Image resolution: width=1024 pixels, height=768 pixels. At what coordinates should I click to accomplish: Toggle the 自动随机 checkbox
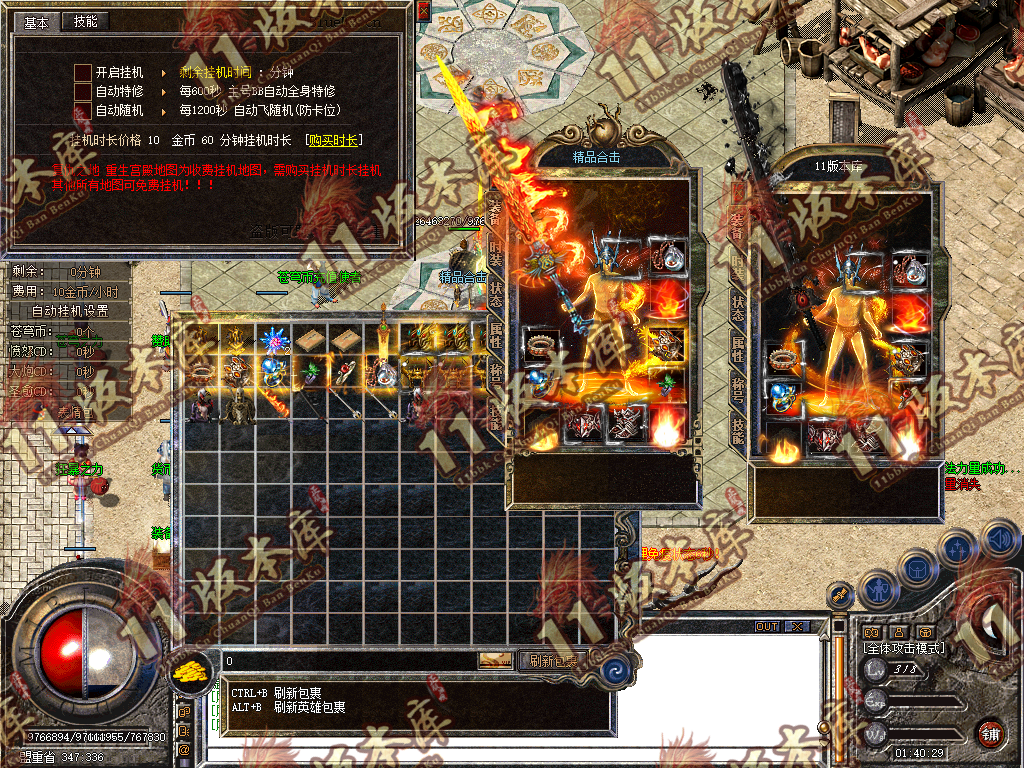pyautogui.click(x=83, y=110)
